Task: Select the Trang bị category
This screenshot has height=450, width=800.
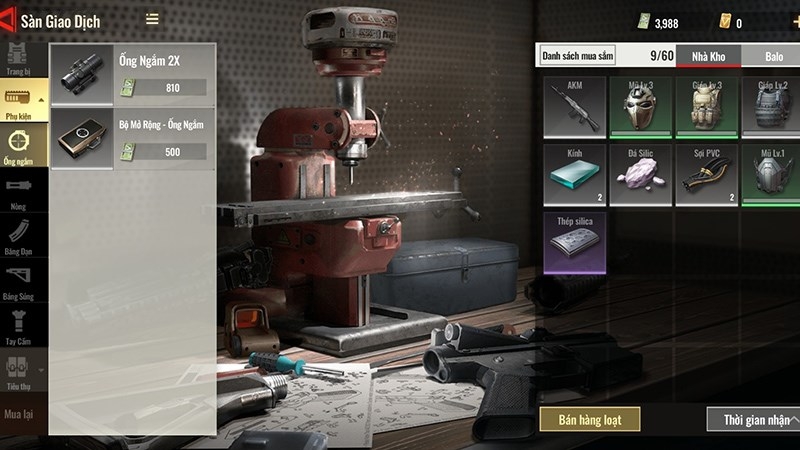Action: point(17,61)
